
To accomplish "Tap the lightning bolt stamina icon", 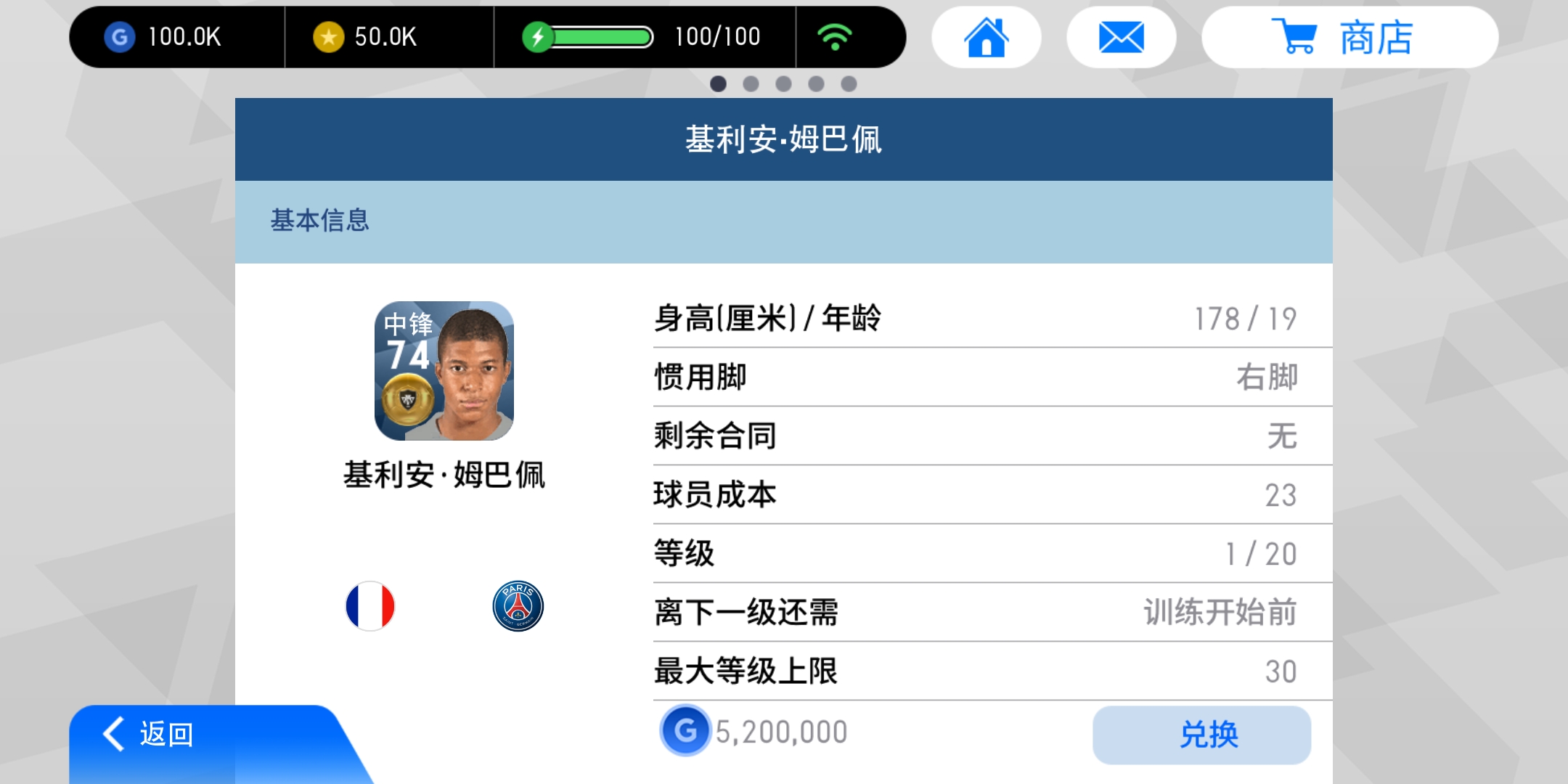I will pyautogui.click(x=538, y=35).
